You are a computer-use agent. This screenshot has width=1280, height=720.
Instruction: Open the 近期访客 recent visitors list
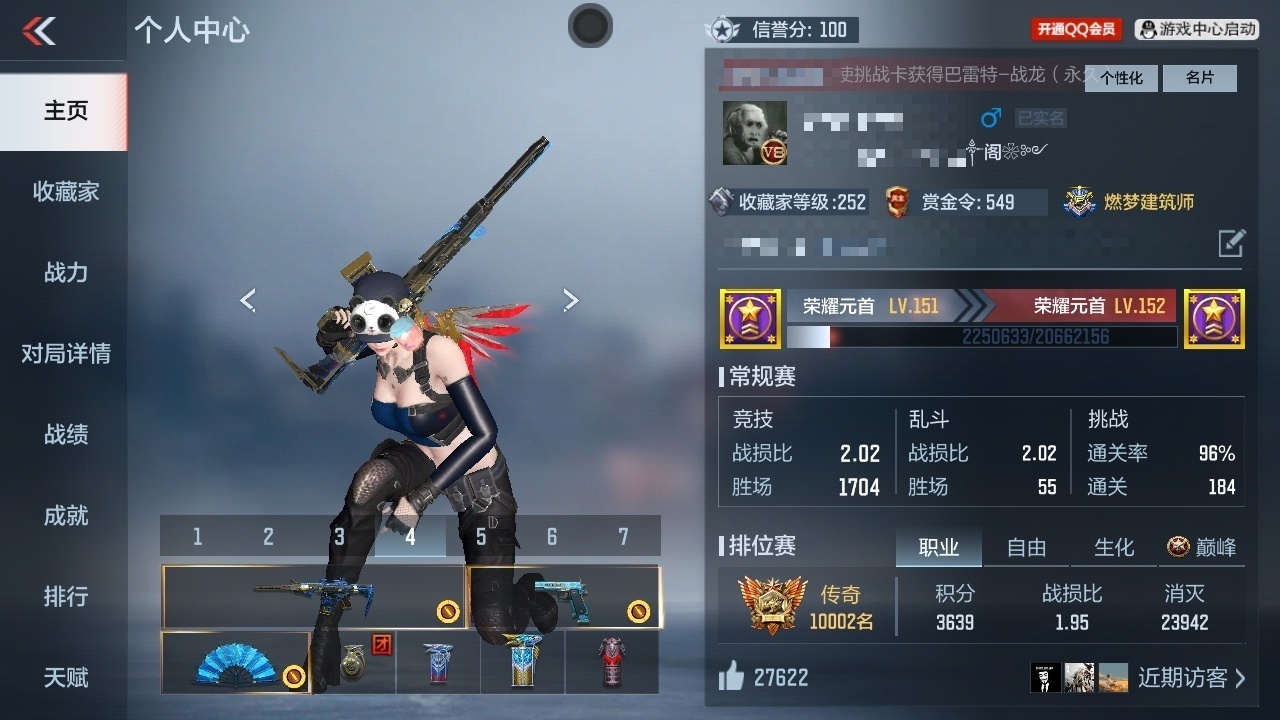pyautogui.click(x=1191, y=678)
